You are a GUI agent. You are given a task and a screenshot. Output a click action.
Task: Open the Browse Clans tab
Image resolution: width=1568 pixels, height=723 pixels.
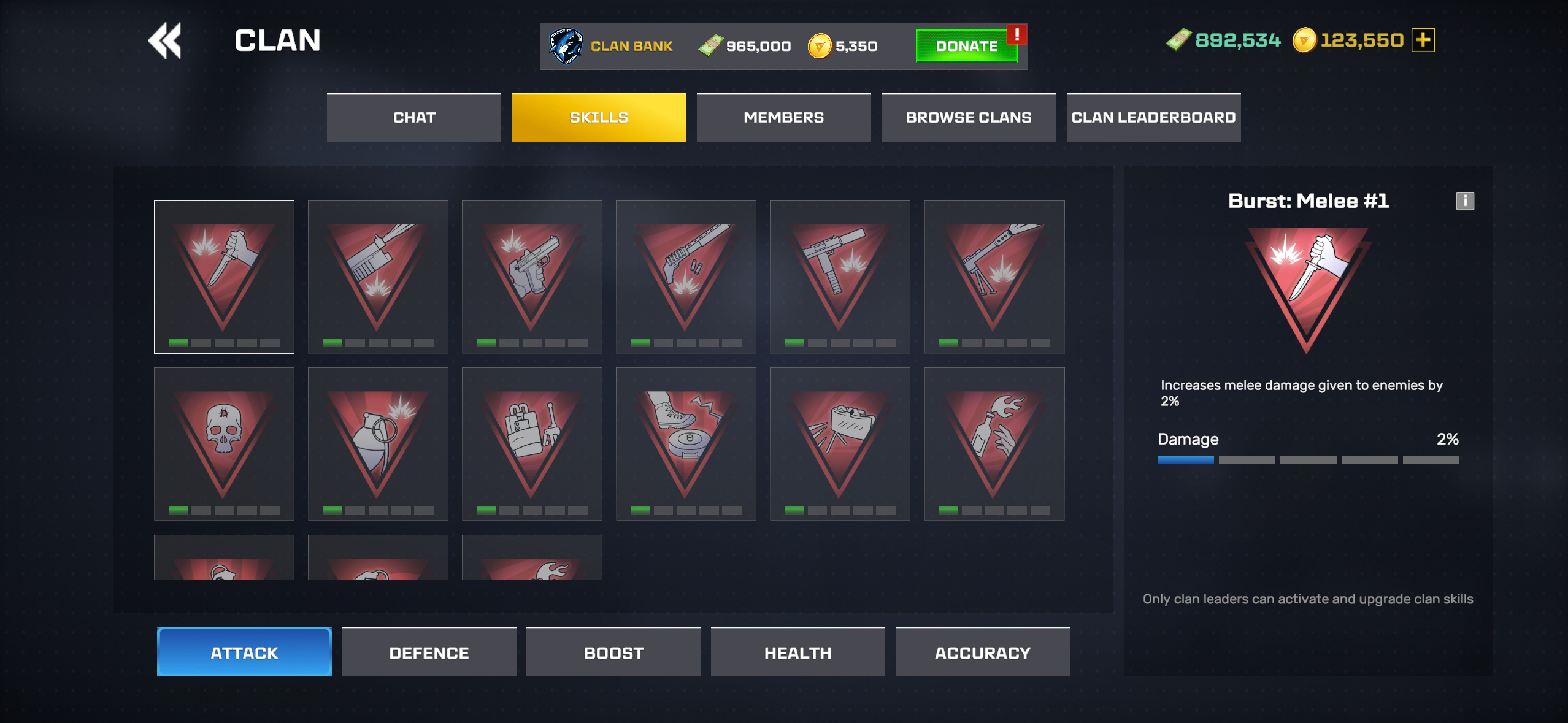[x=968, y=118]
